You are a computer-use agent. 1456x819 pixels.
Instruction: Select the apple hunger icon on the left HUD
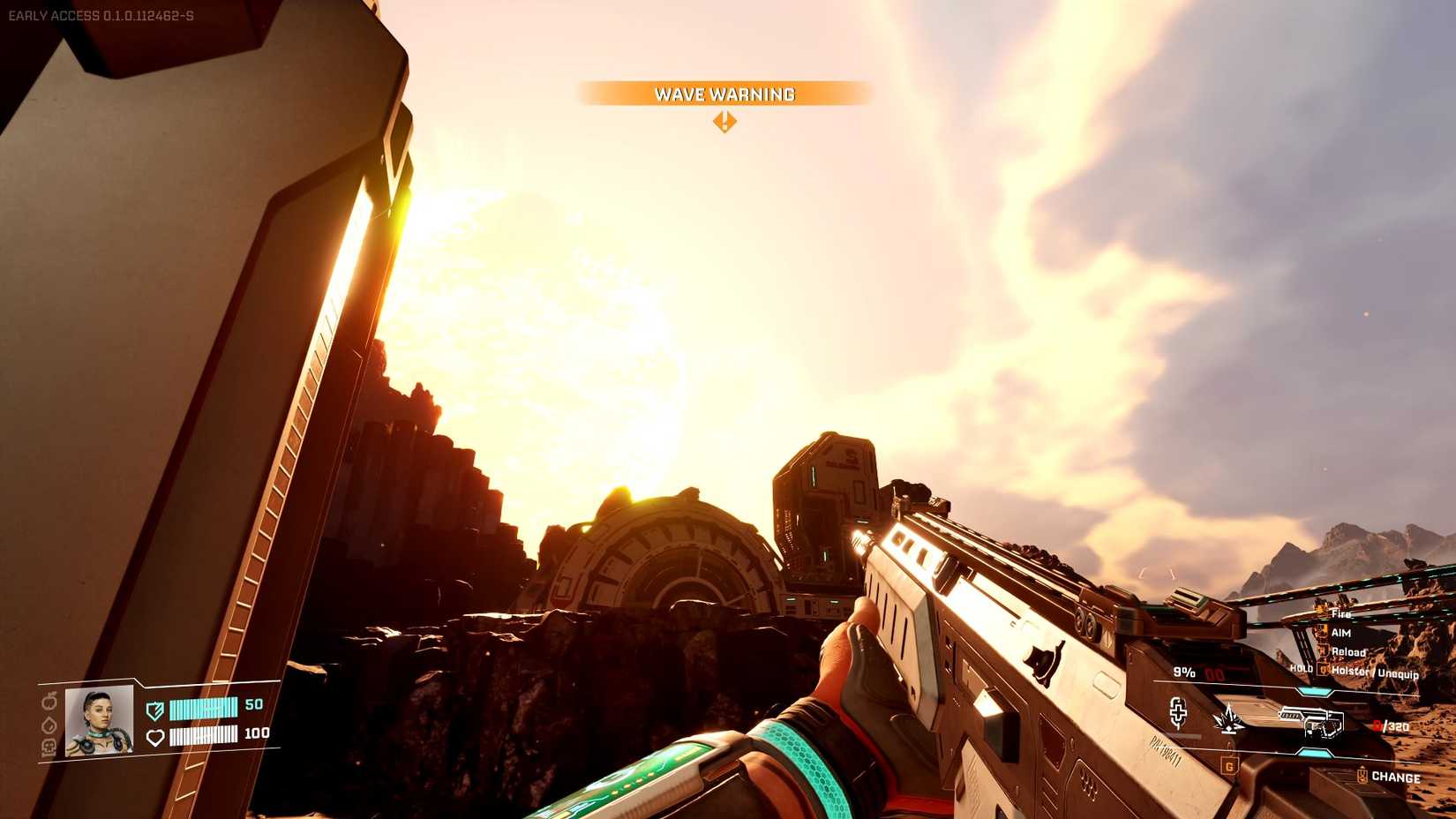(x=49, y=700)
